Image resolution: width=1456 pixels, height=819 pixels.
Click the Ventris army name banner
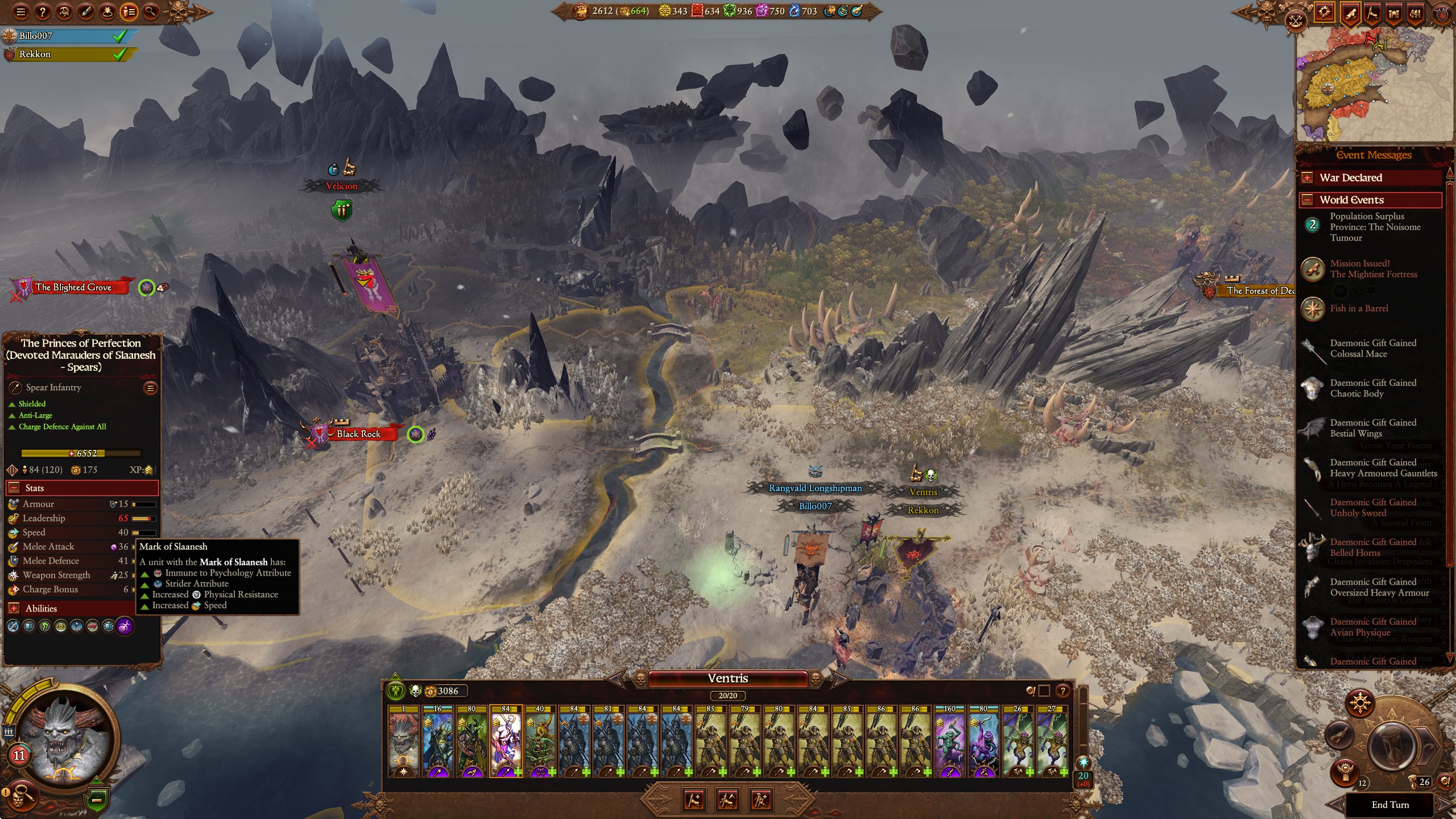coord(727,679)
